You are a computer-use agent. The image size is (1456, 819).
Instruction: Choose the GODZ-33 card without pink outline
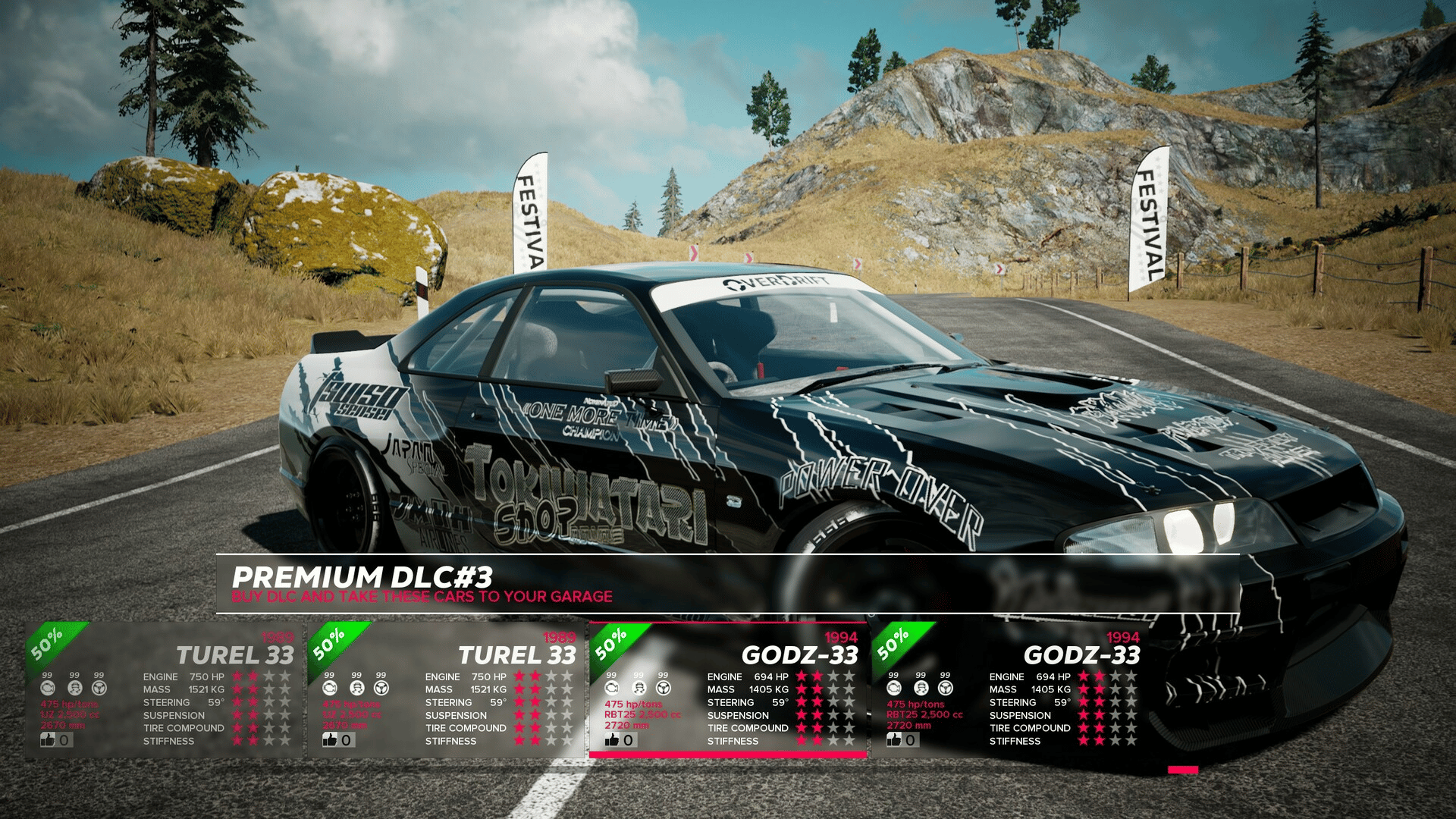point(1009,689)
